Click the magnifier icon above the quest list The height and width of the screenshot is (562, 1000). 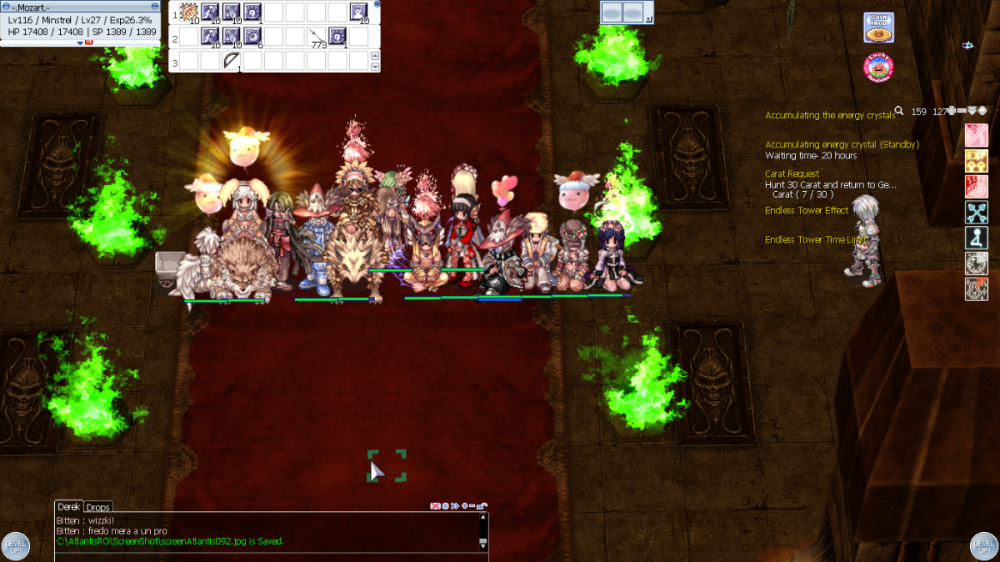pyautogui.click(x=899, y=111)
